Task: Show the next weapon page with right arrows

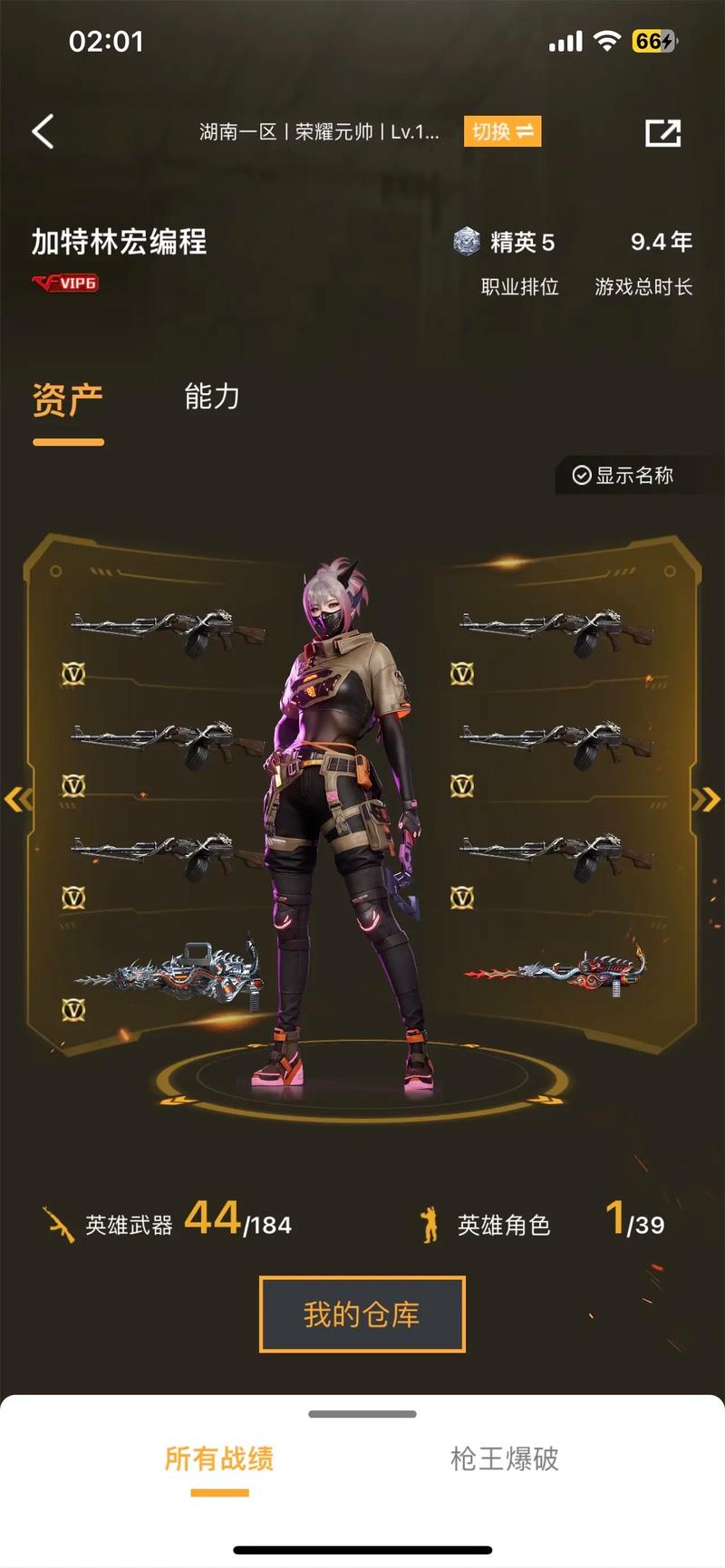Action: pyautogui.click(x=706, y=799)
